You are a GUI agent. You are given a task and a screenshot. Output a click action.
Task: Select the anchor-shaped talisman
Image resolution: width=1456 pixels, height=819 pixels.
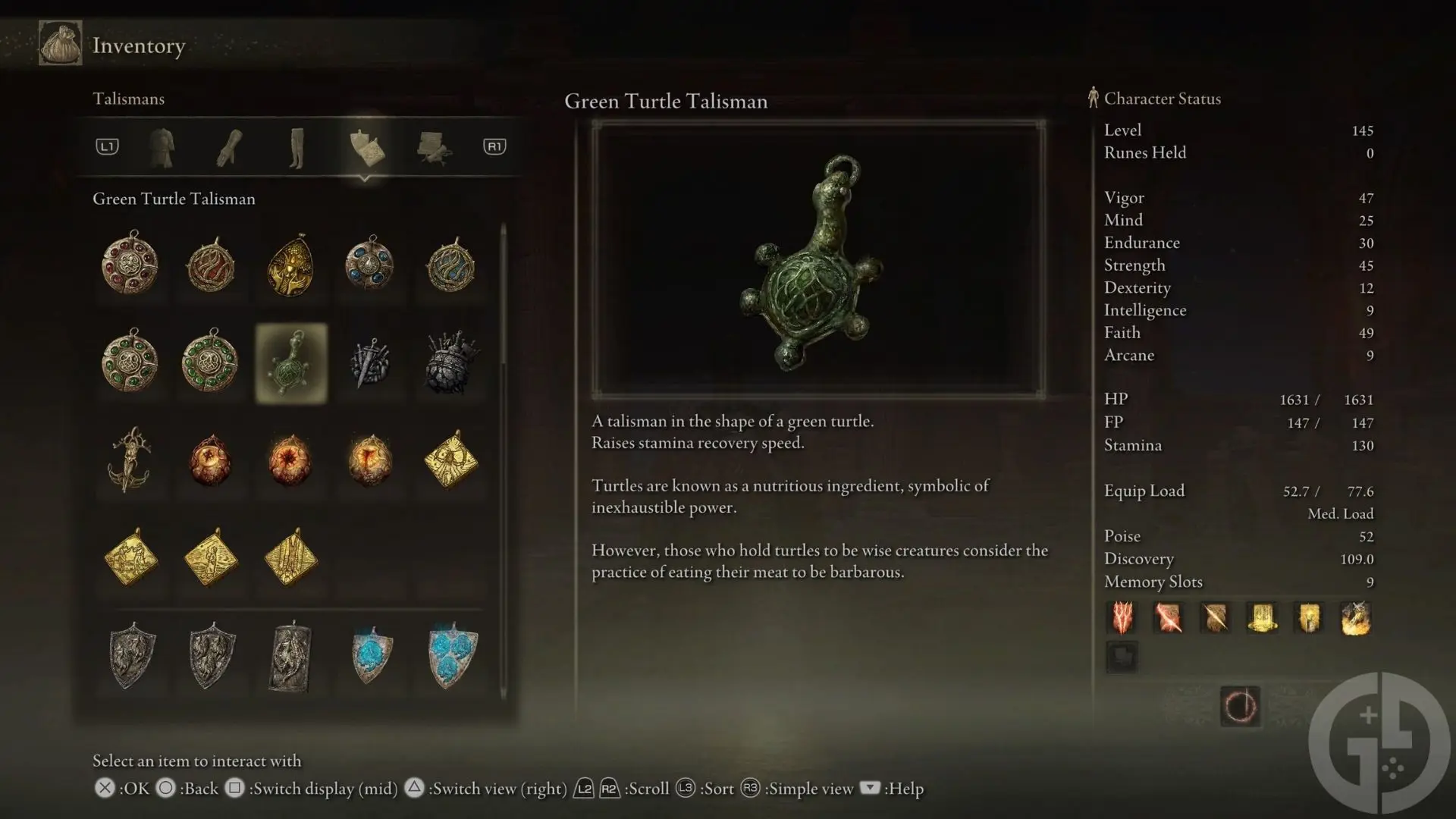(x=130, y=460)
